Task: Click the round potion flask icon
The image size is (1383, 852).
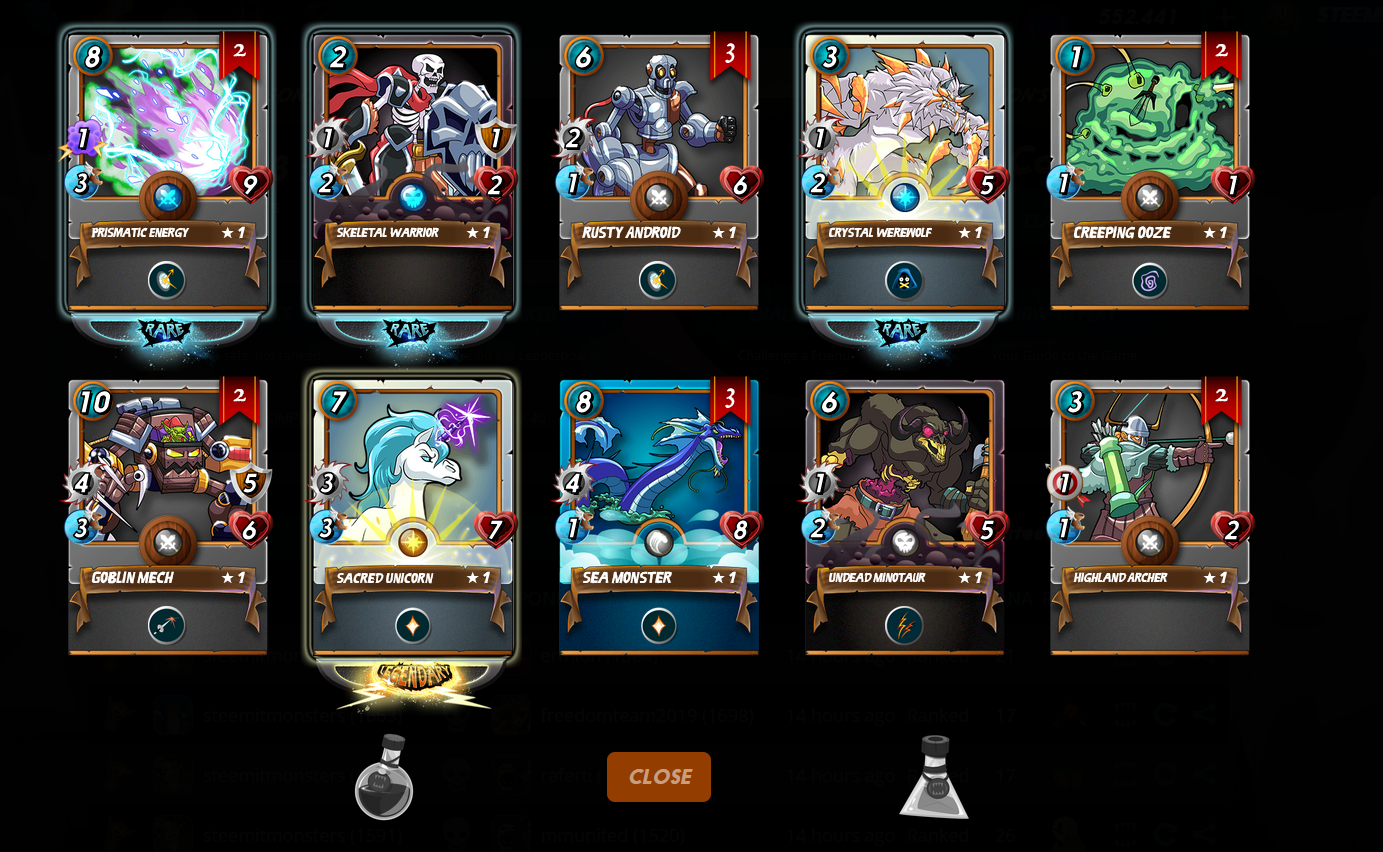Action: tap(384, 778)
